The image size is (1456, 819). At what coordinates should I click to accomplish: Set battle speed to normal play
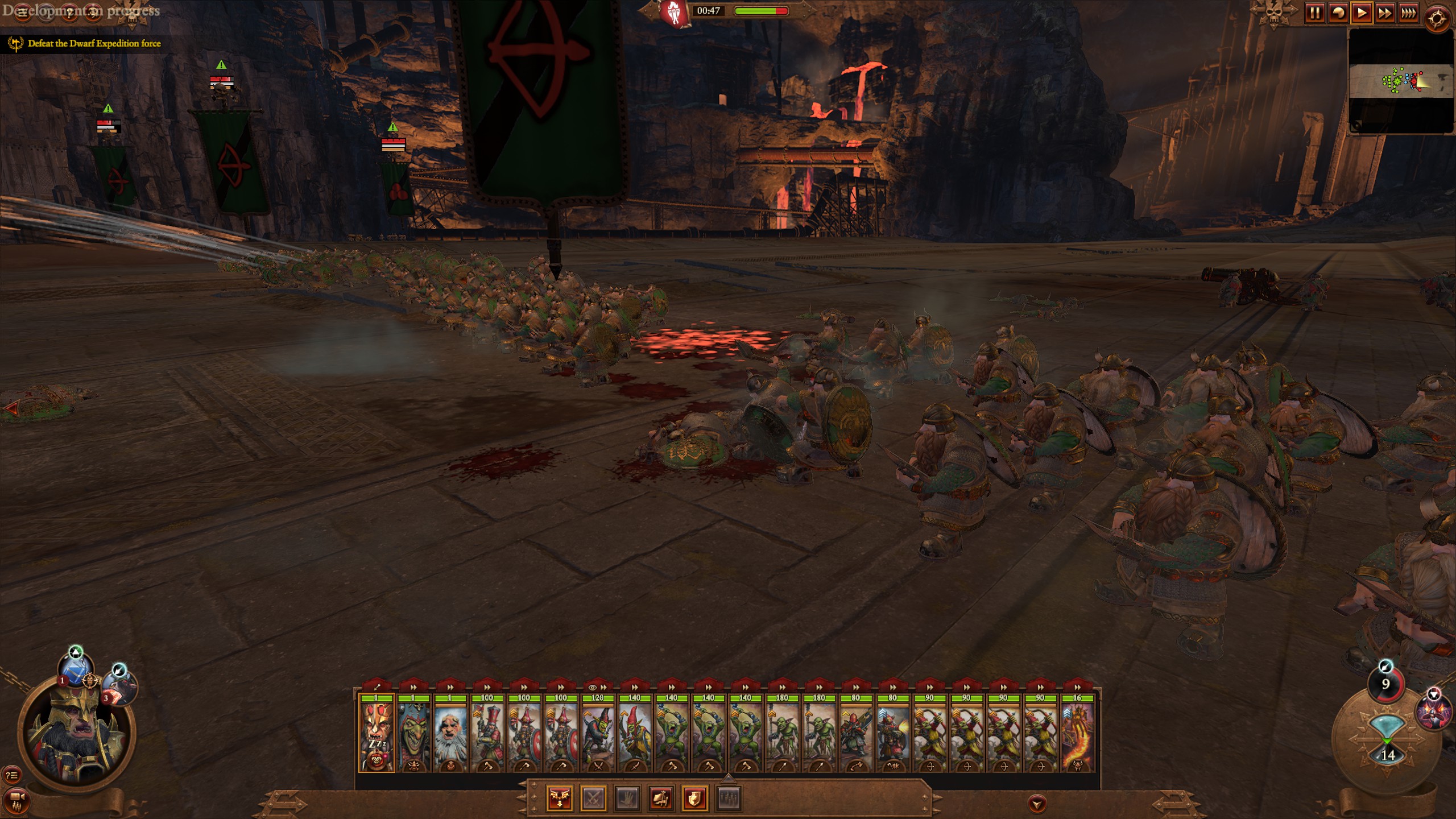1362,13
